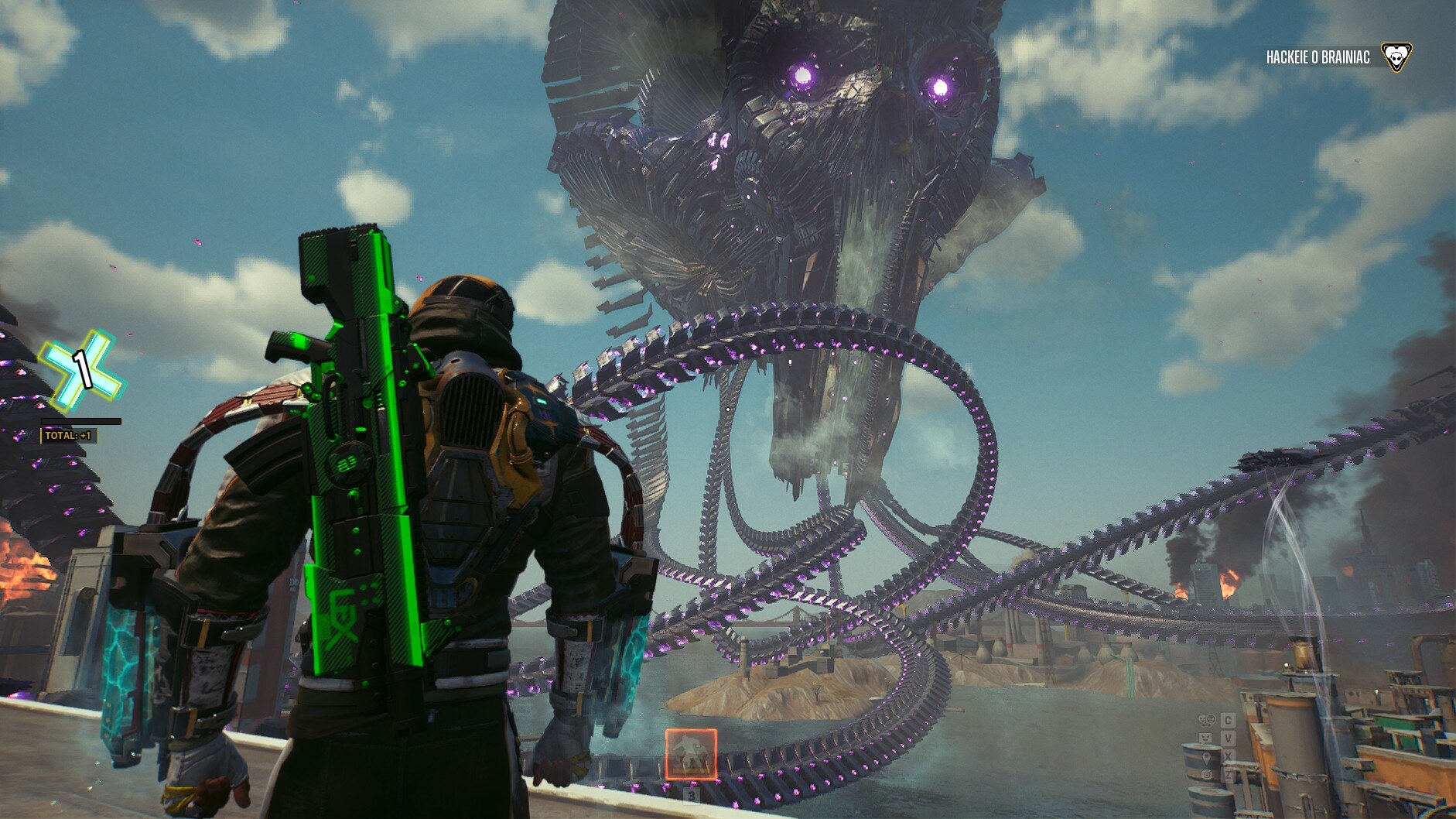This screenshot has width=1456, height=819.
Task: Click the map pin marker icon
Action: coord(1207,756)
